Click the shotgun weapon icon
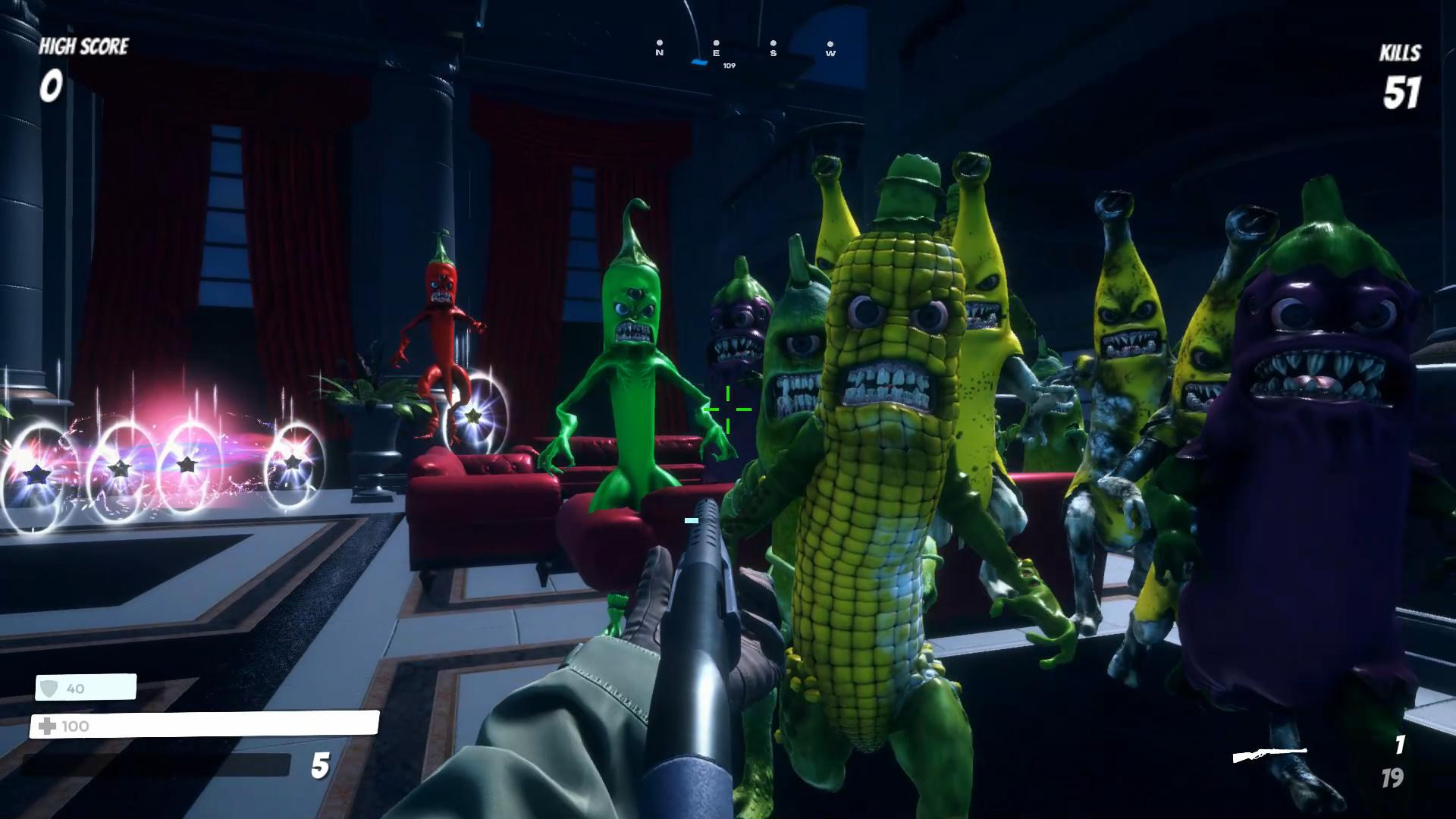This screenshot has height=819, width=1456. [1269, 755]
